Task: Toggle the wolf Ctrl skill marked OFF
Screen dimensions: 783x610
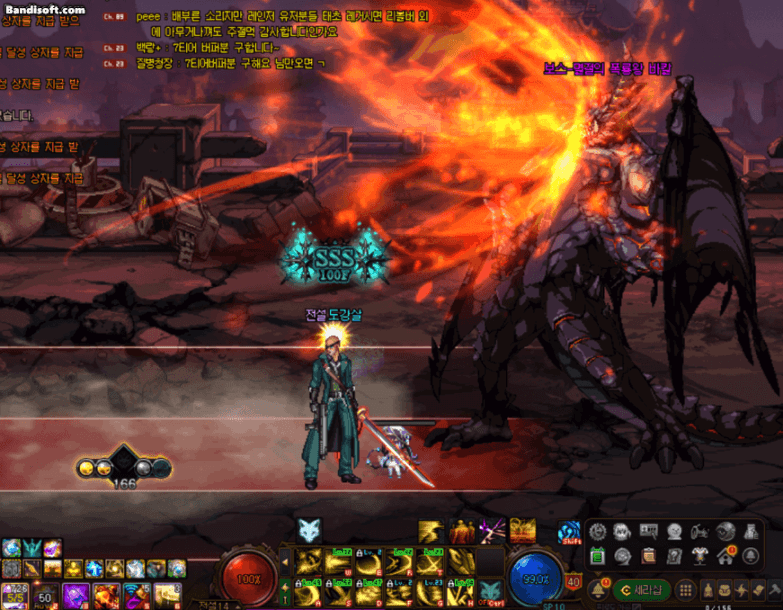Action: [x=490, y=591]
